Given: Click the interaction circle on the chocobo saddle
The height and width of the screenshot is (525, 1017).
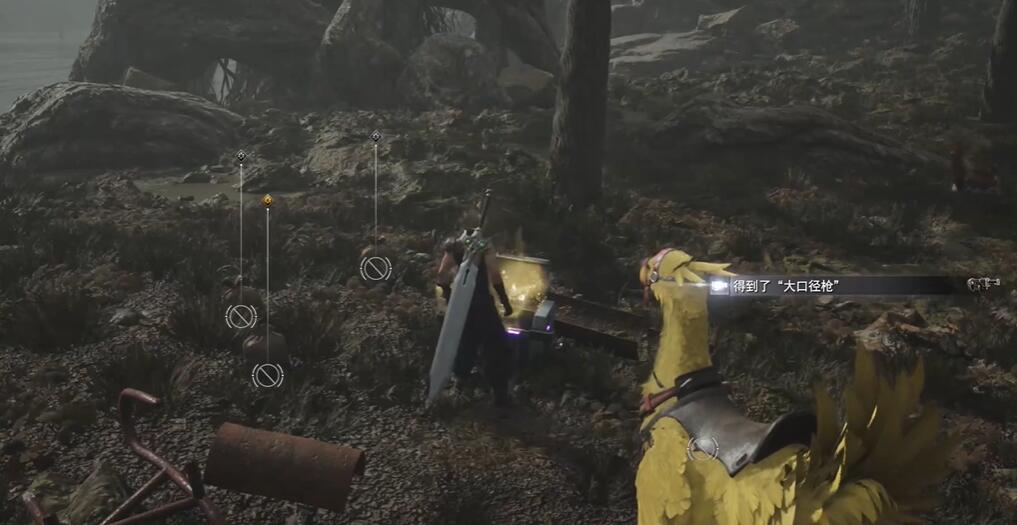Looking at the screenshot, I should [703, 448].
